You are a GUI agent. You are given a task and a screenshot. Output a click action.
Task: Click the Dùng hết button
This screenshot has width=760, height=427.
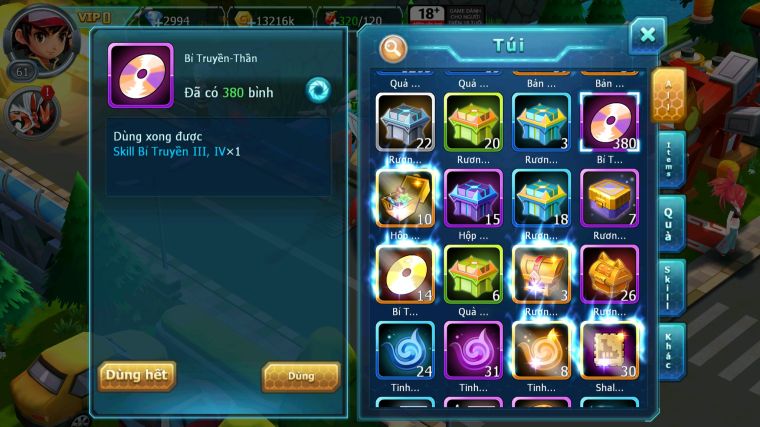[137, 375]
